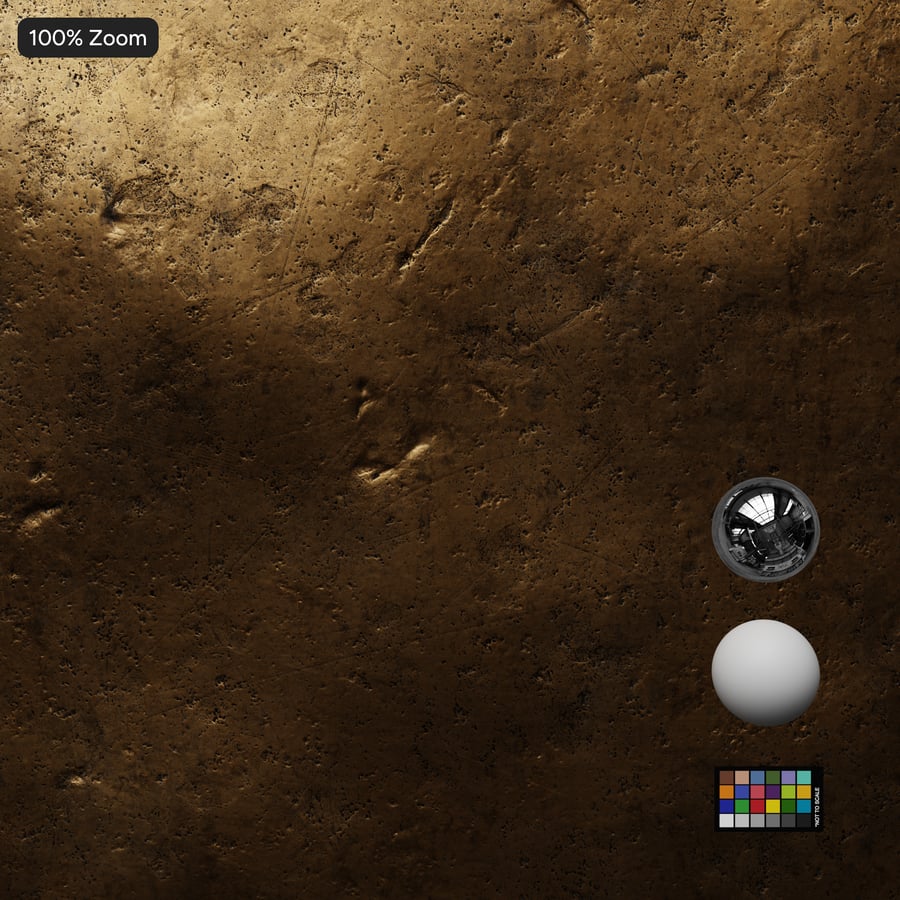This screenshot has height=900, width=900.
Task: Click the 100% Zoom badge
Action: (x=88, y=39)
